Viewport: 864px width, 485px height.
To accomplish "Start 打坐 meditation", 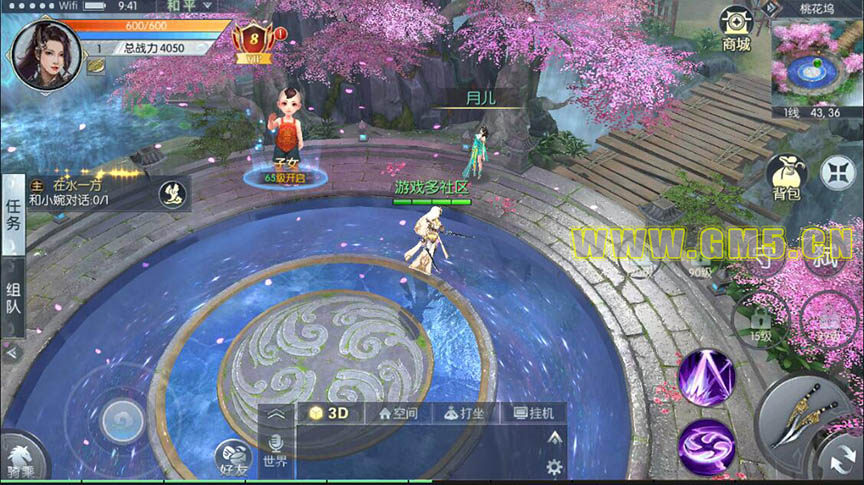I will (466, 413).
